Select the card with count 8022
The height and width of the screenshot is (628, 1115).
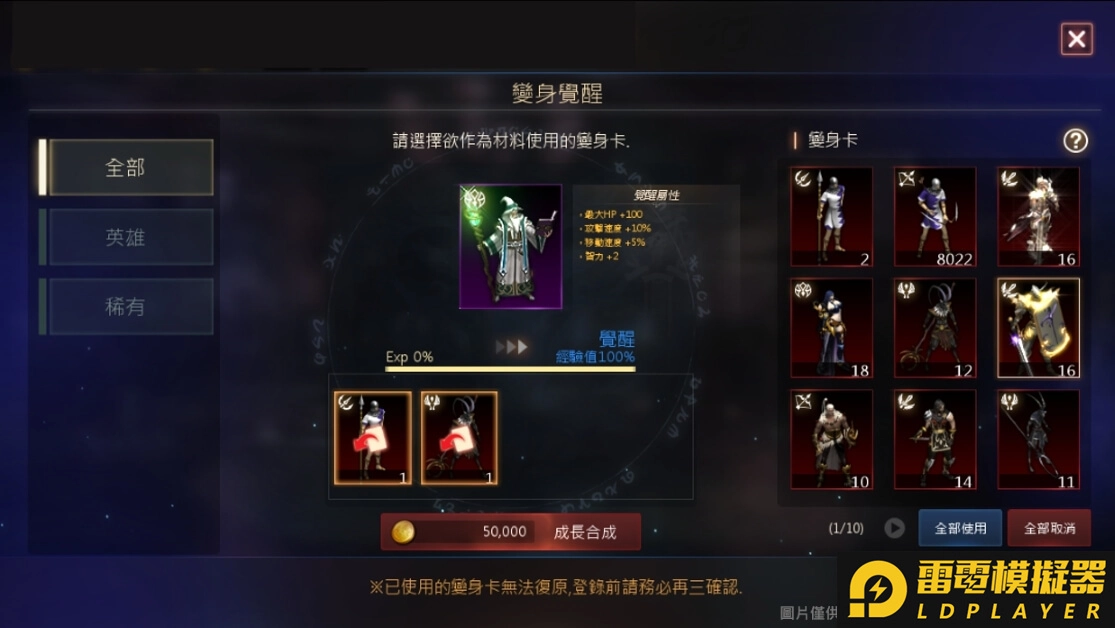(x=935, y=217)
